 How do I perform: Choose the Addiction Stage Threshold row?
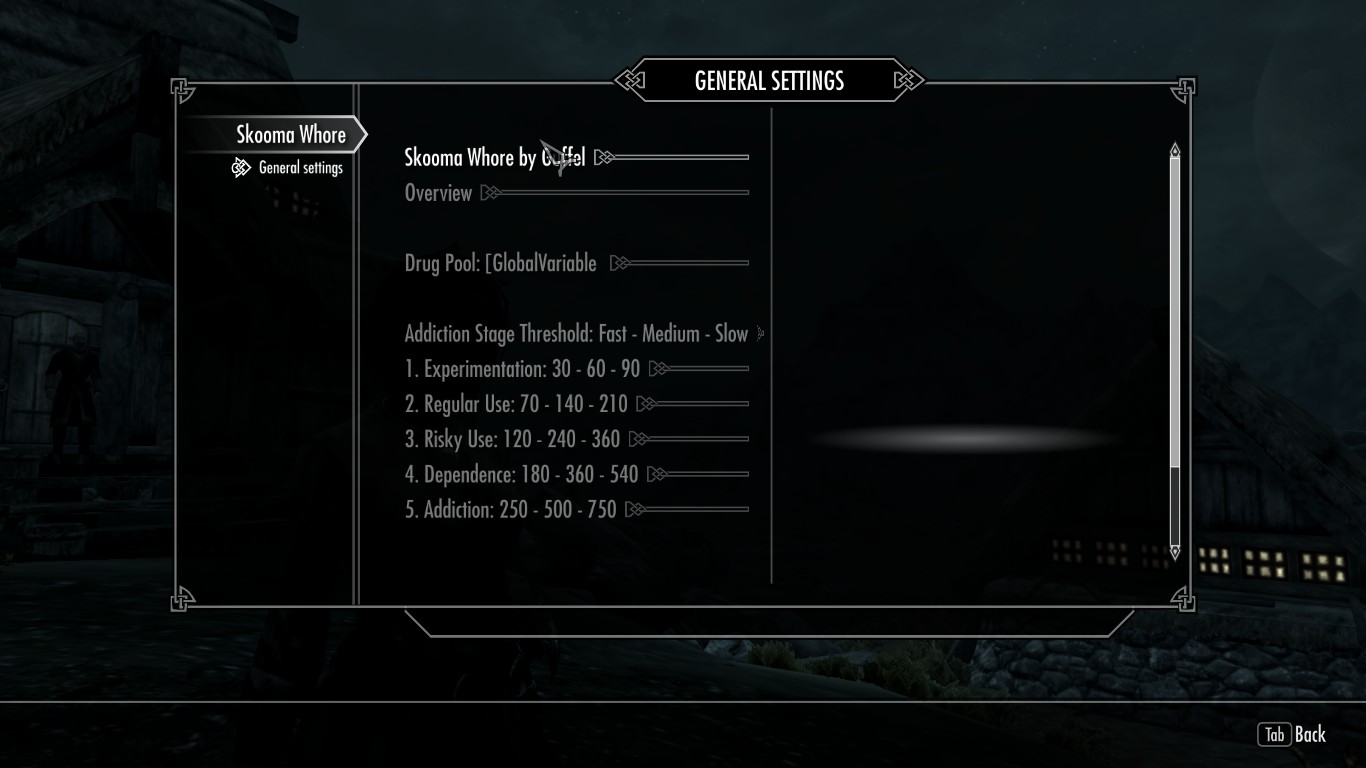[576, 334]
